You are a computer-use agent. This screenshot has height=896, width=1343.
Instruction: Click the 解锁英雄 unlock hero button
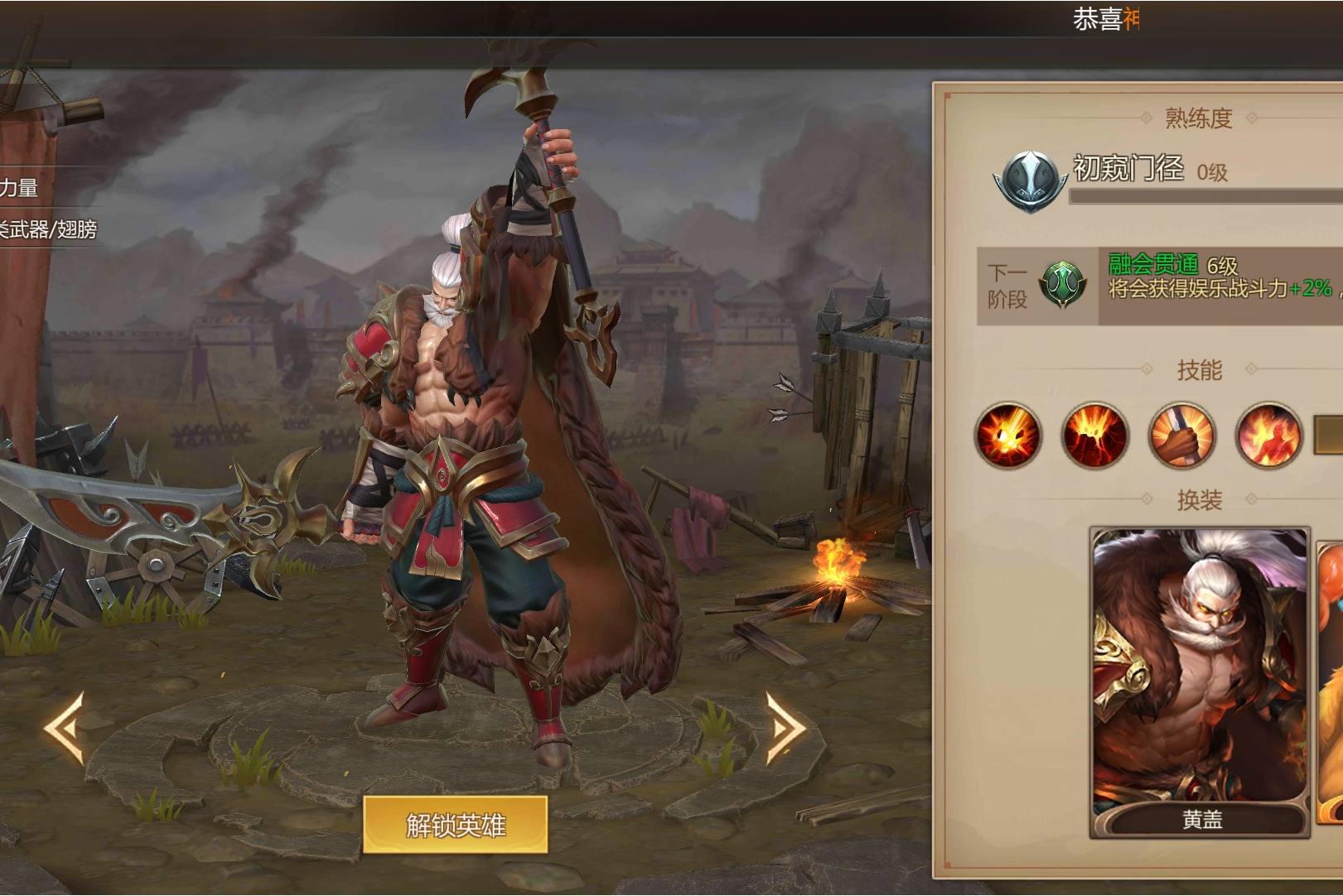[x=455, y=825]
